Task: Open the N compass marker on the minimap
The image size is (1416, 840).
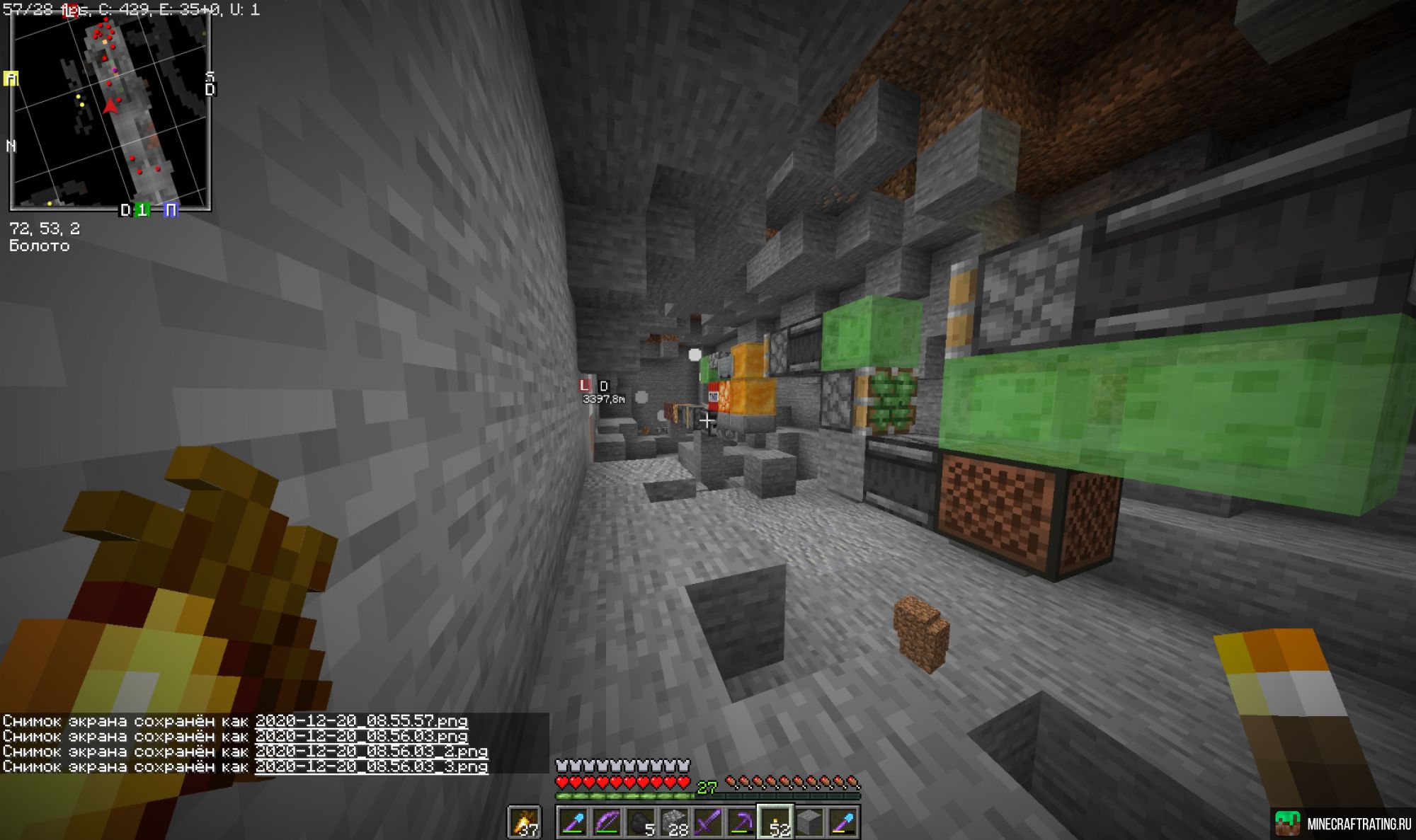Action: 11,145
